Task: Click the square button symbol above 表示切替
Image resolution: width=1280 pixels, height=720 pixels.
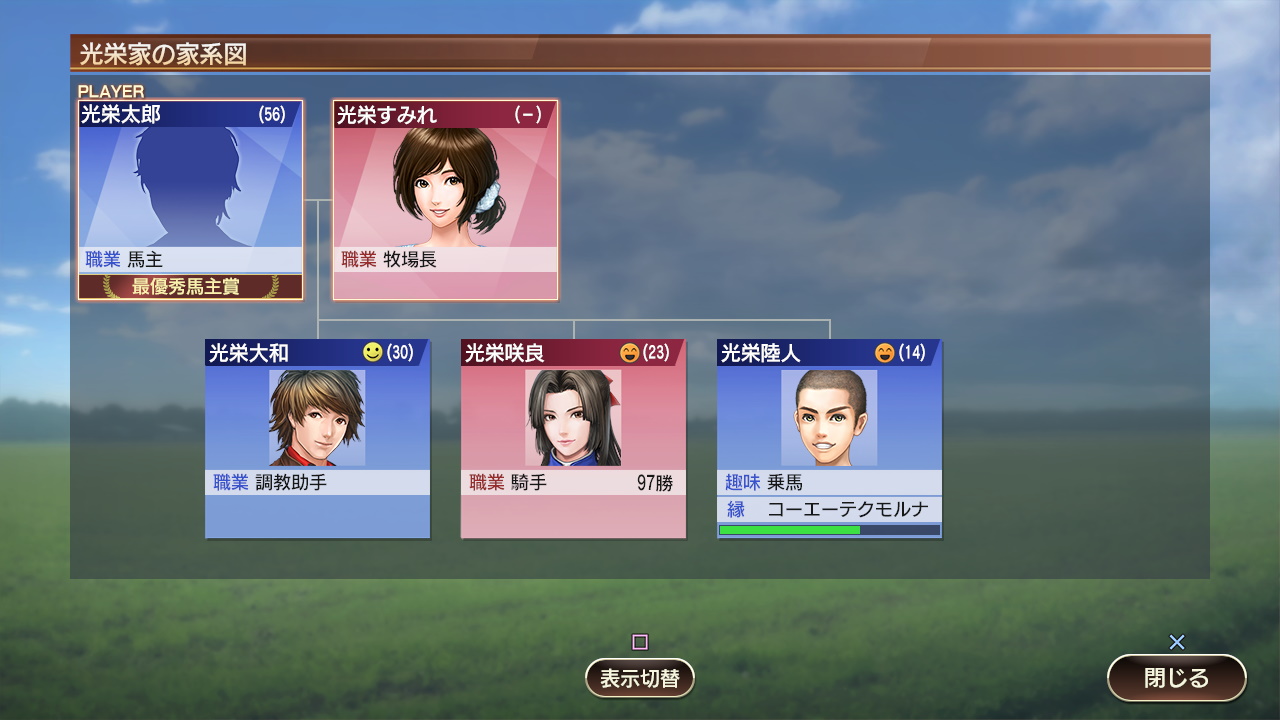Action: [639, 643]
